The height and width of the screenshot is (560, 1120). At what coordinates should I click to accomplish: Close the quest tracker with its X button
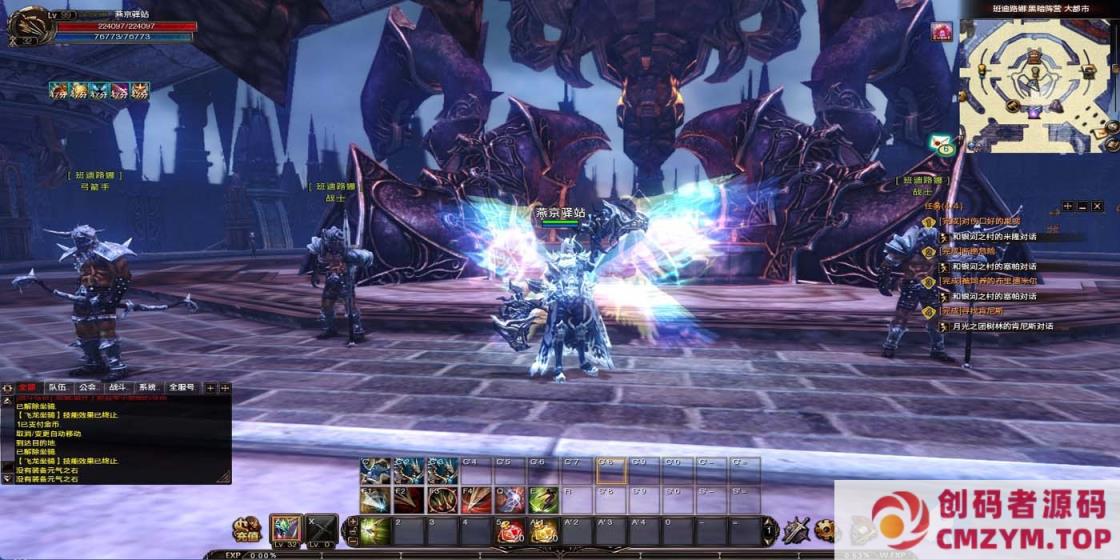point(1096,206)
